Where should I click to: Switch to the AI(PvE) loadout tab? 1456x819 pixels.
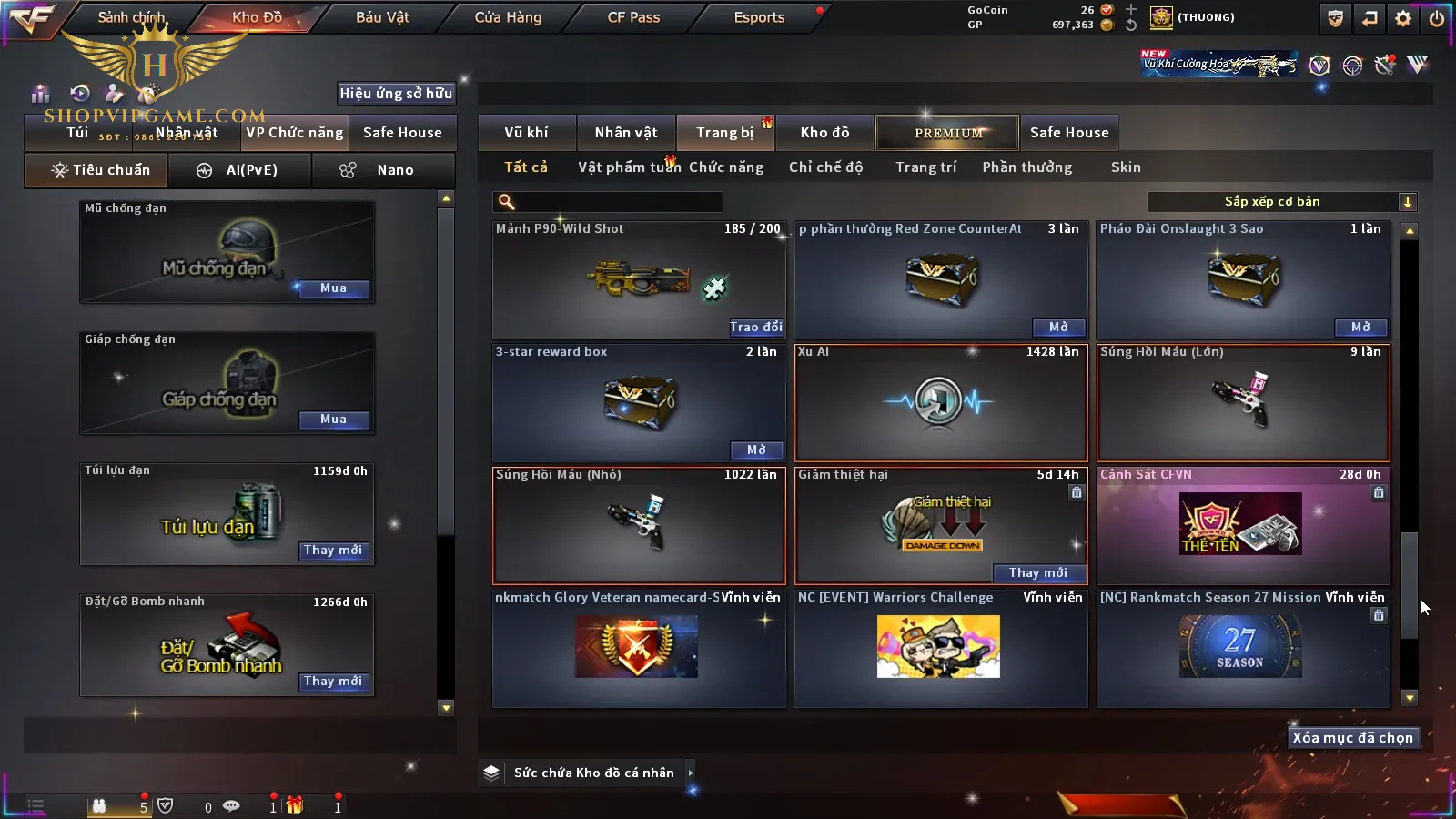(x=239, y=170)
